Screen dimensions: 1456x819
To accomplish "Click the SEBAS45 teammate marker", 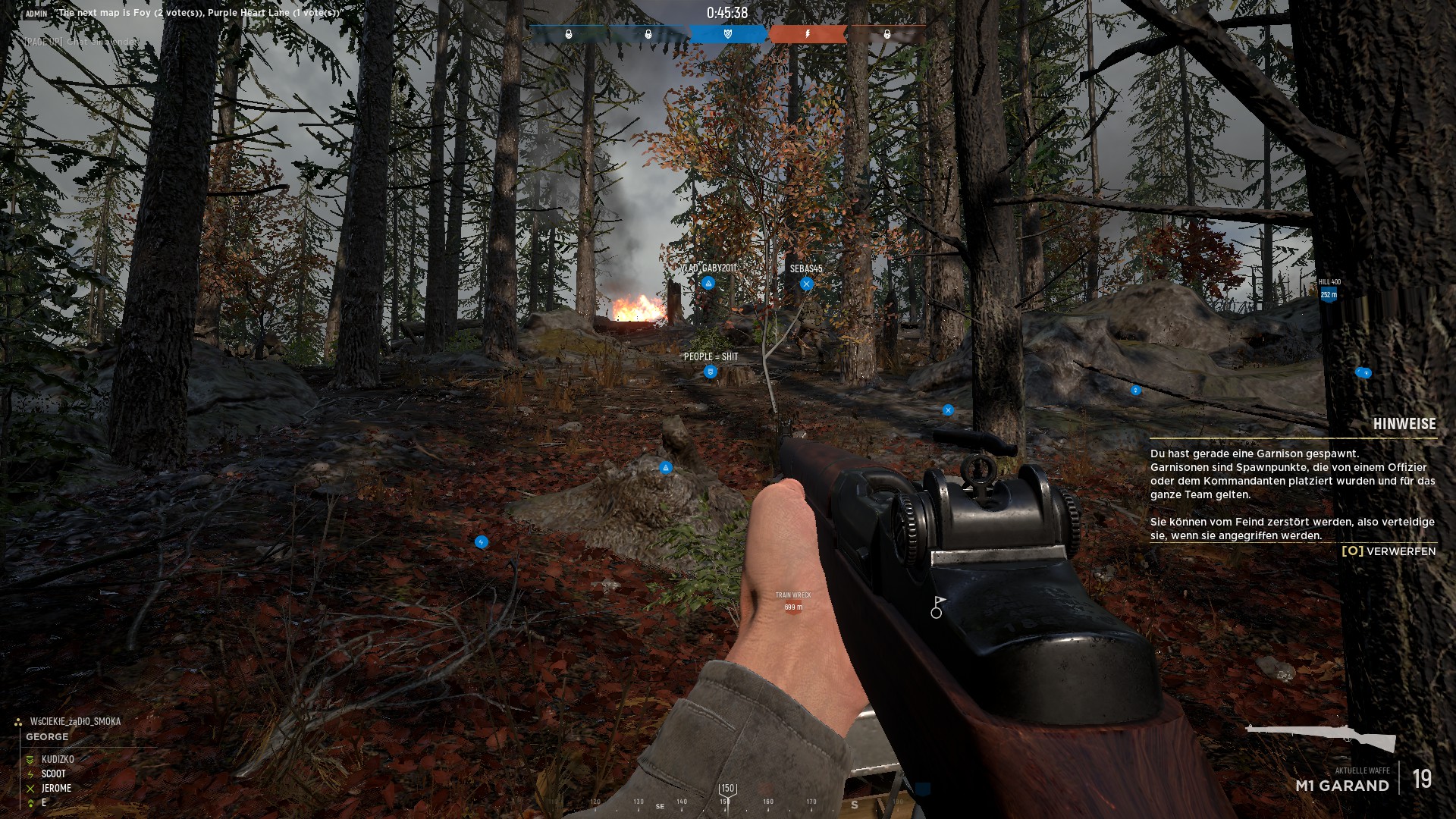I will (x=806, y=284).
